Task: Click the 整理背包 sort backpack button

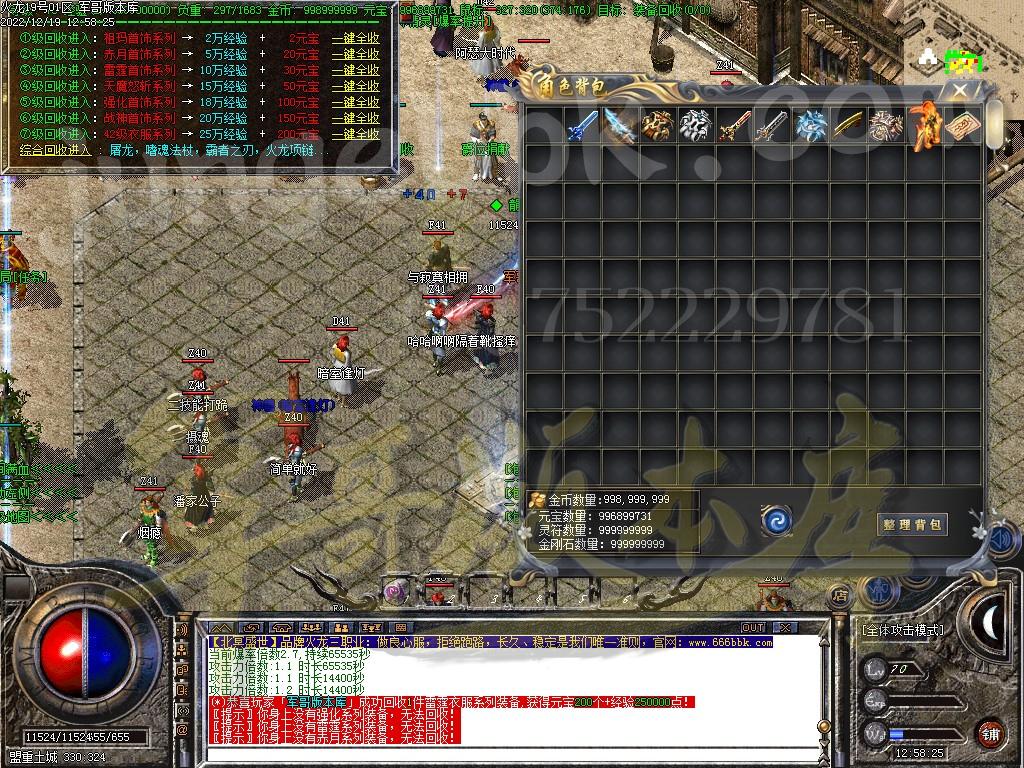Action: point(912,524)
